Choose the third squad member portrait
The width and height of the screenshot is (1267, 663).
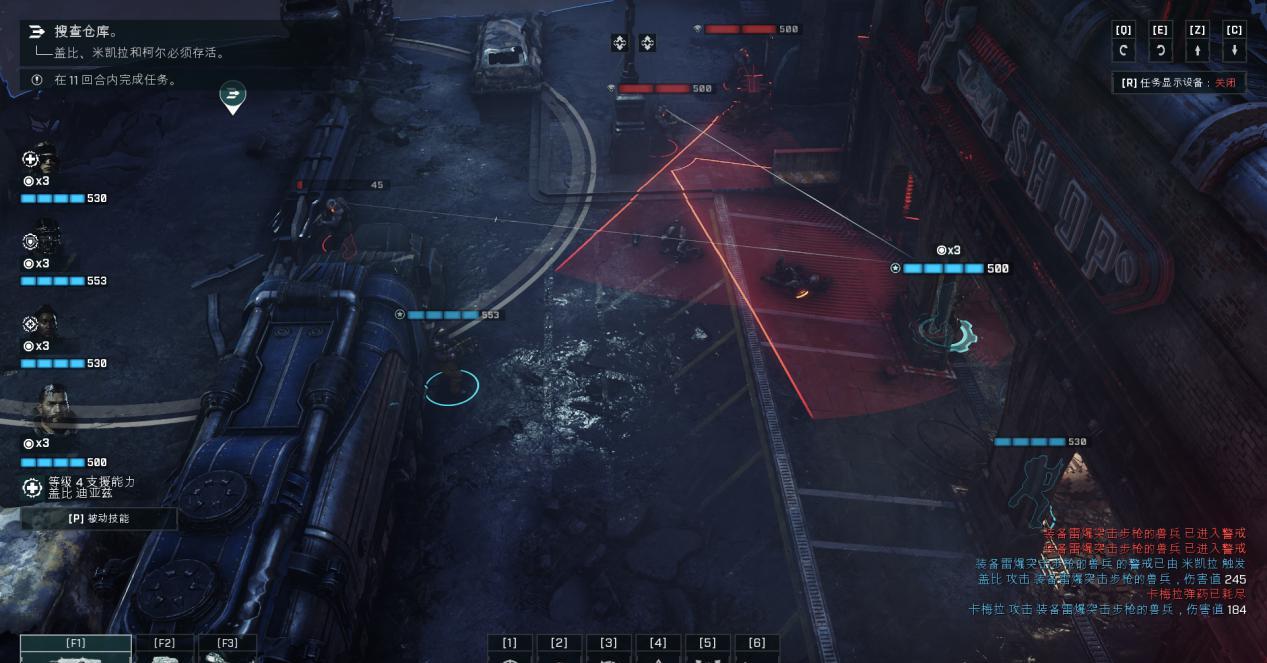point(43,323)
